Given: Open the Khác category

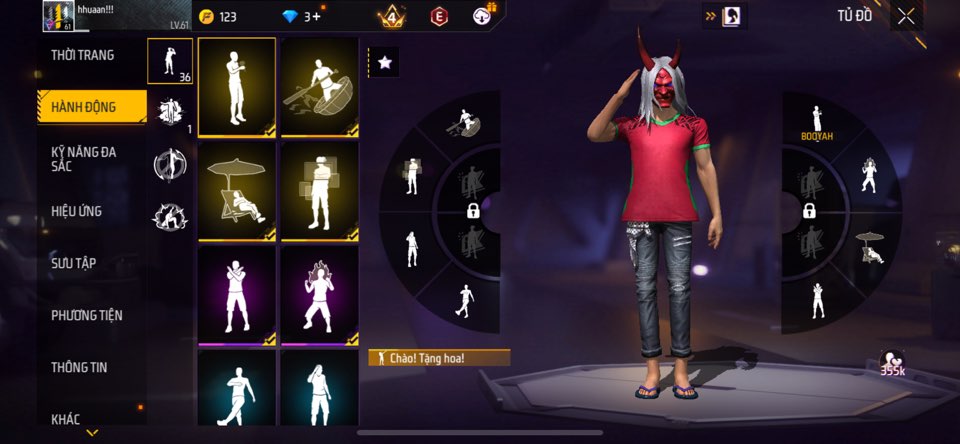Looking at the screenshot, I should 66,419.
